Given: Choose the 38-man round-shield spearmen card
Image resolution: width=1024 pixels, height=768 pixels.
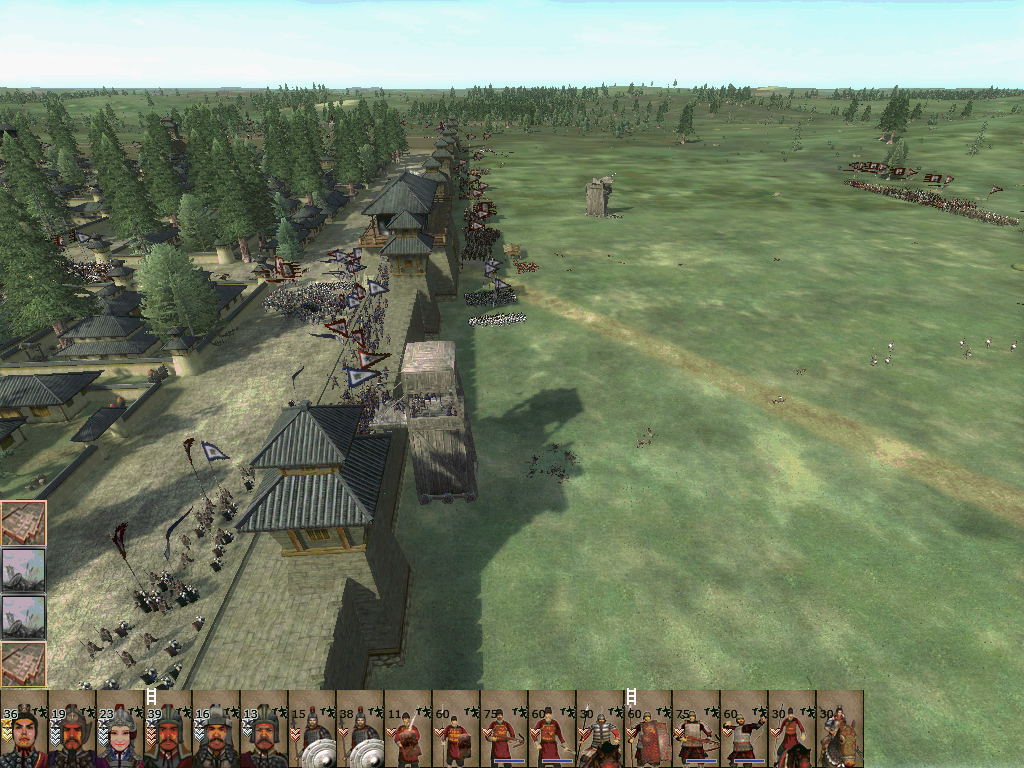Looking at the screenshot, I should [360, 729].
